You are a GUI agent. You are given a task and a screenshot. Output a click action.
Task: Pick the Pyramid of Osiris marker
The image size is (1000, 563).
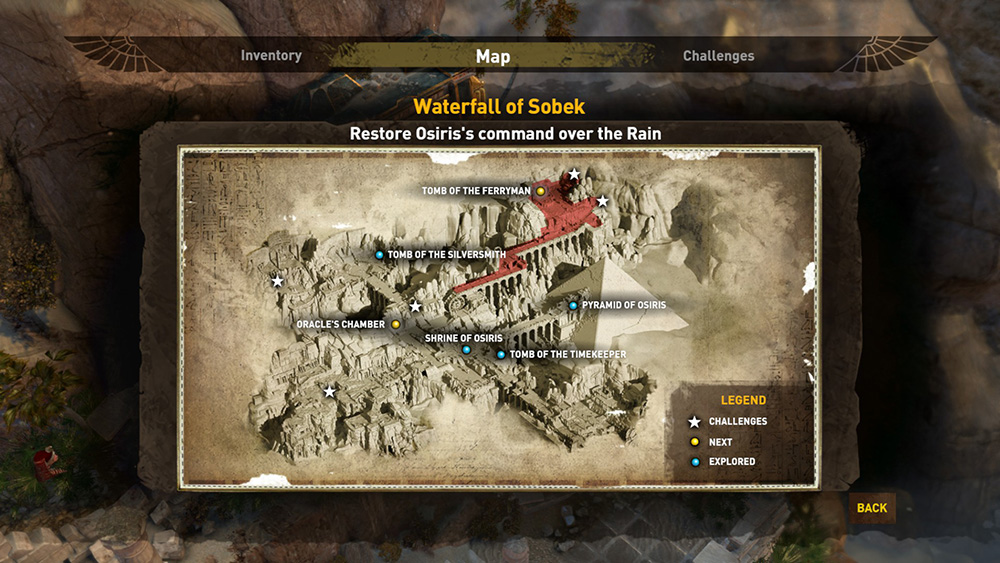[x=573, y=305]
